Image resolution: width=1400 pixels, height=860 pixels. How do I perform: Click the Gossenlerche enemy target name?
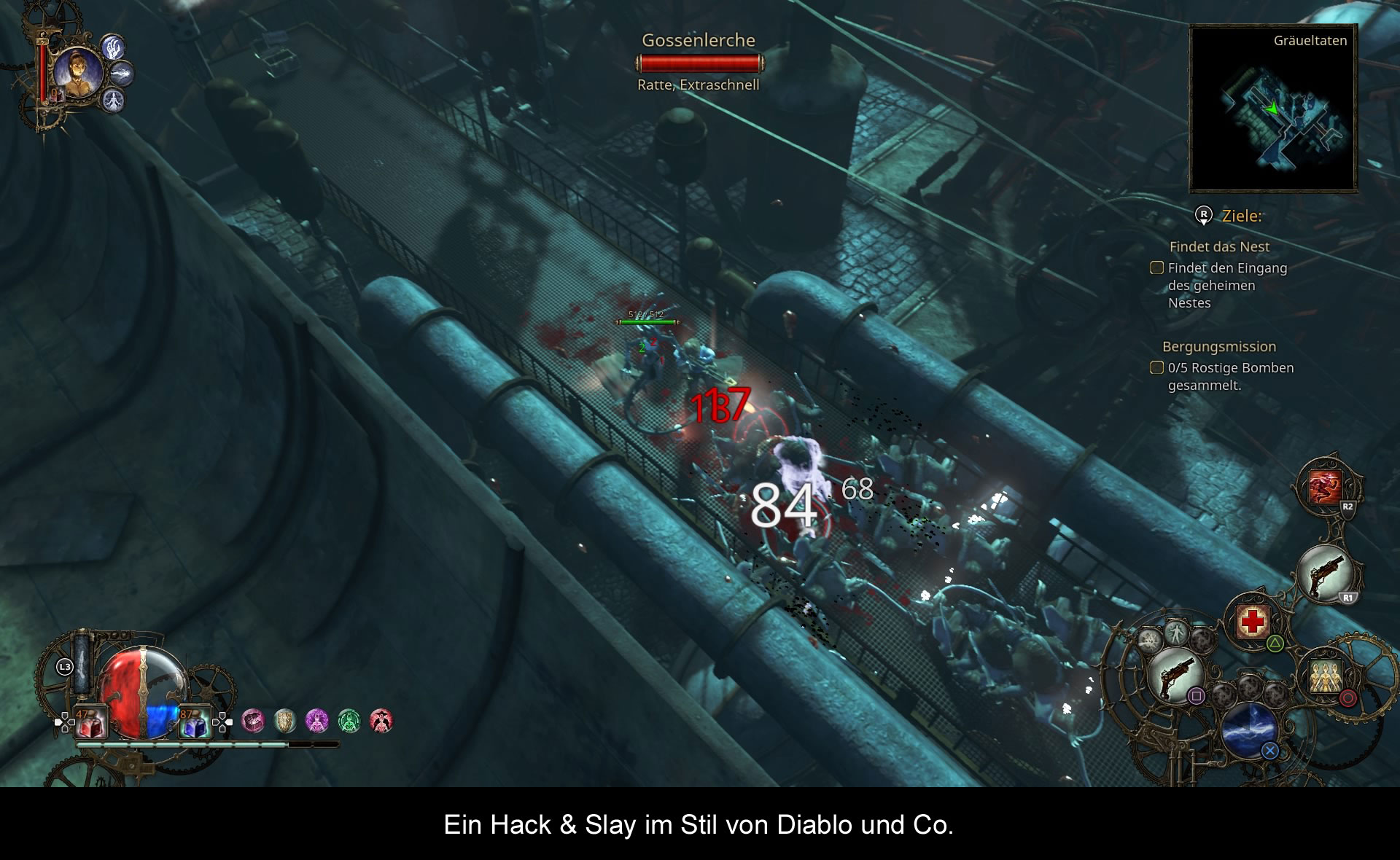click(699, 41)
